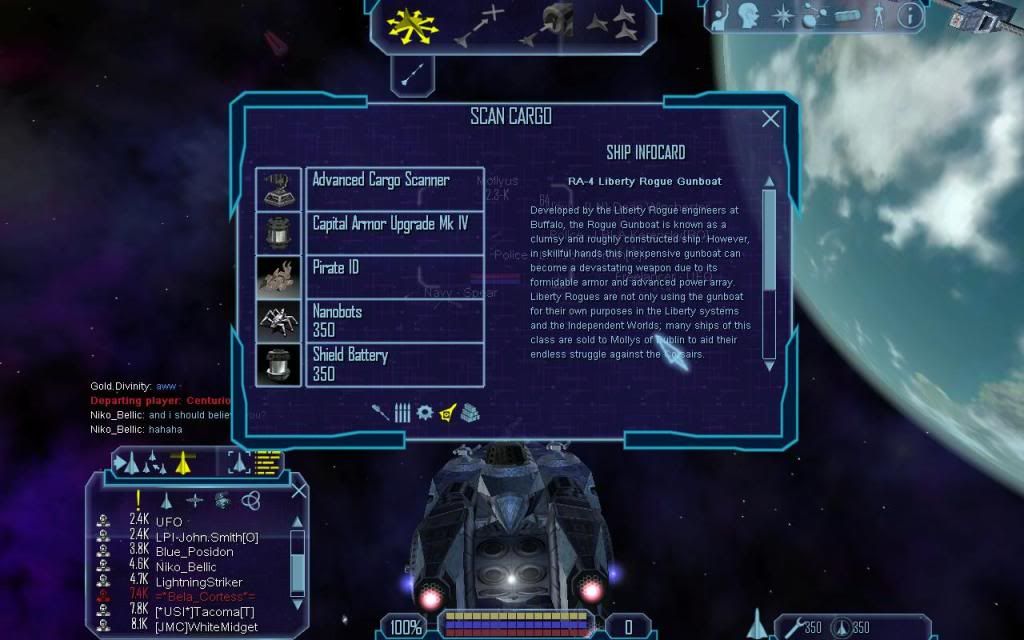Screen dimensions: 1024x640
Task: Select the Shield Battery cargo entry
Action: (395, 364)
